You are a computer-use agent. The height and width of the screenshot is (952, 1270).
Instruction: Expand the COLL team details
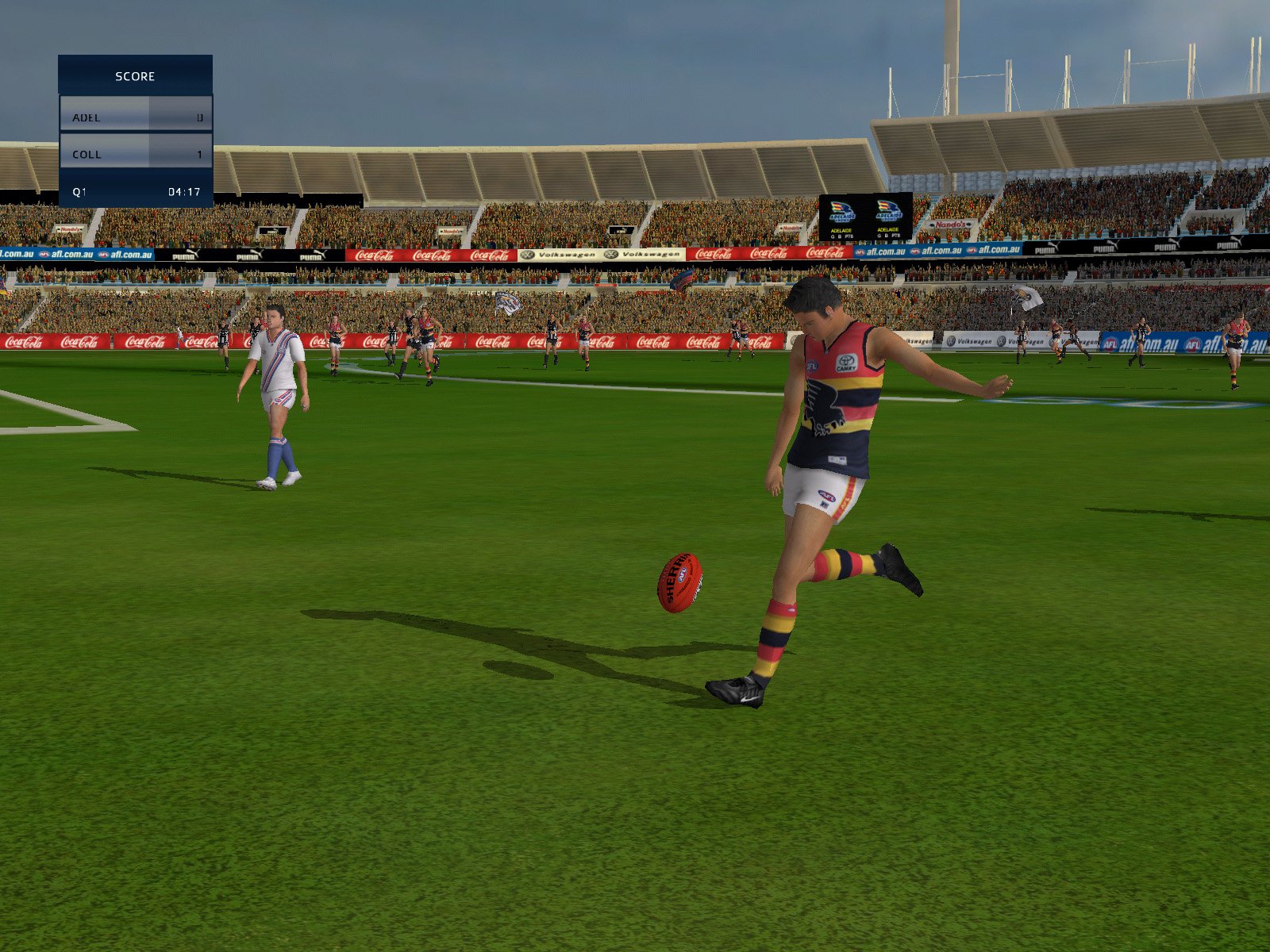135,154
